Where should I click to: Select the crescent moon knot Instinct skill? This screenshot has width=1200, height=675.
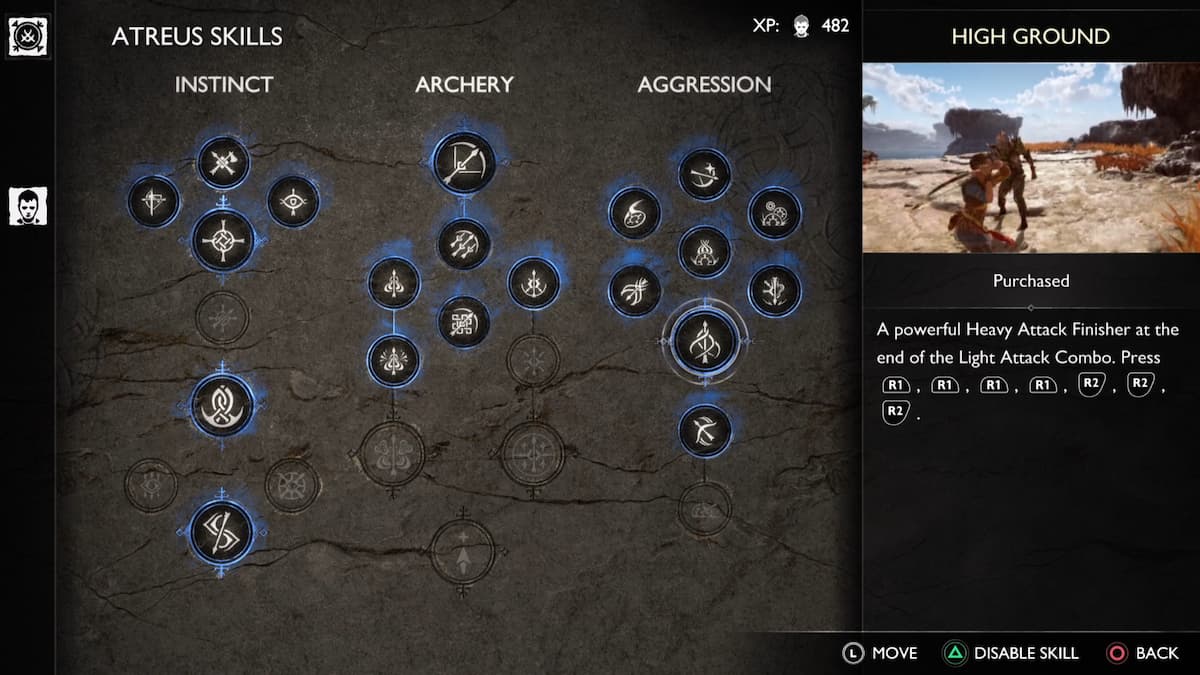pyautogui.click(x=222, y=404)
